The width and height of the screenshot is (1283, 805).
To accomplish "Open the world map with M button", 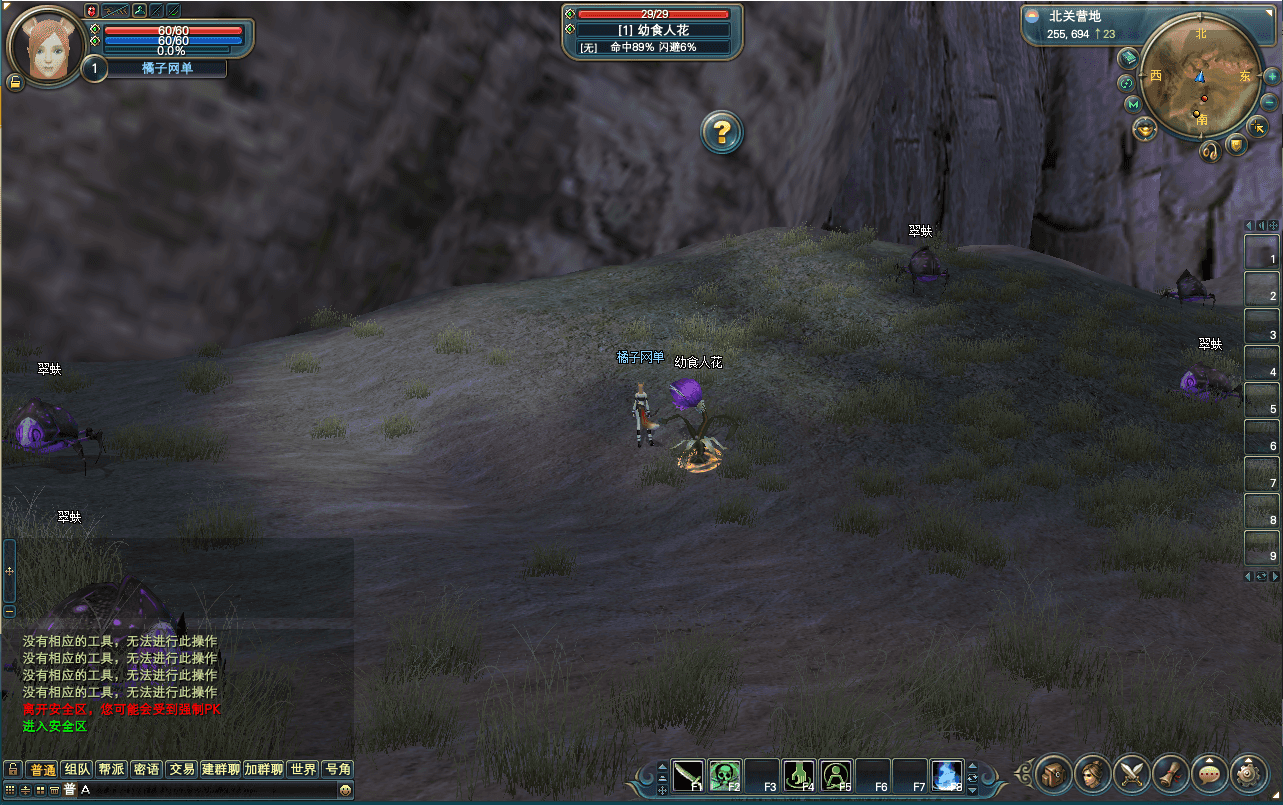I will [1133, 104].
